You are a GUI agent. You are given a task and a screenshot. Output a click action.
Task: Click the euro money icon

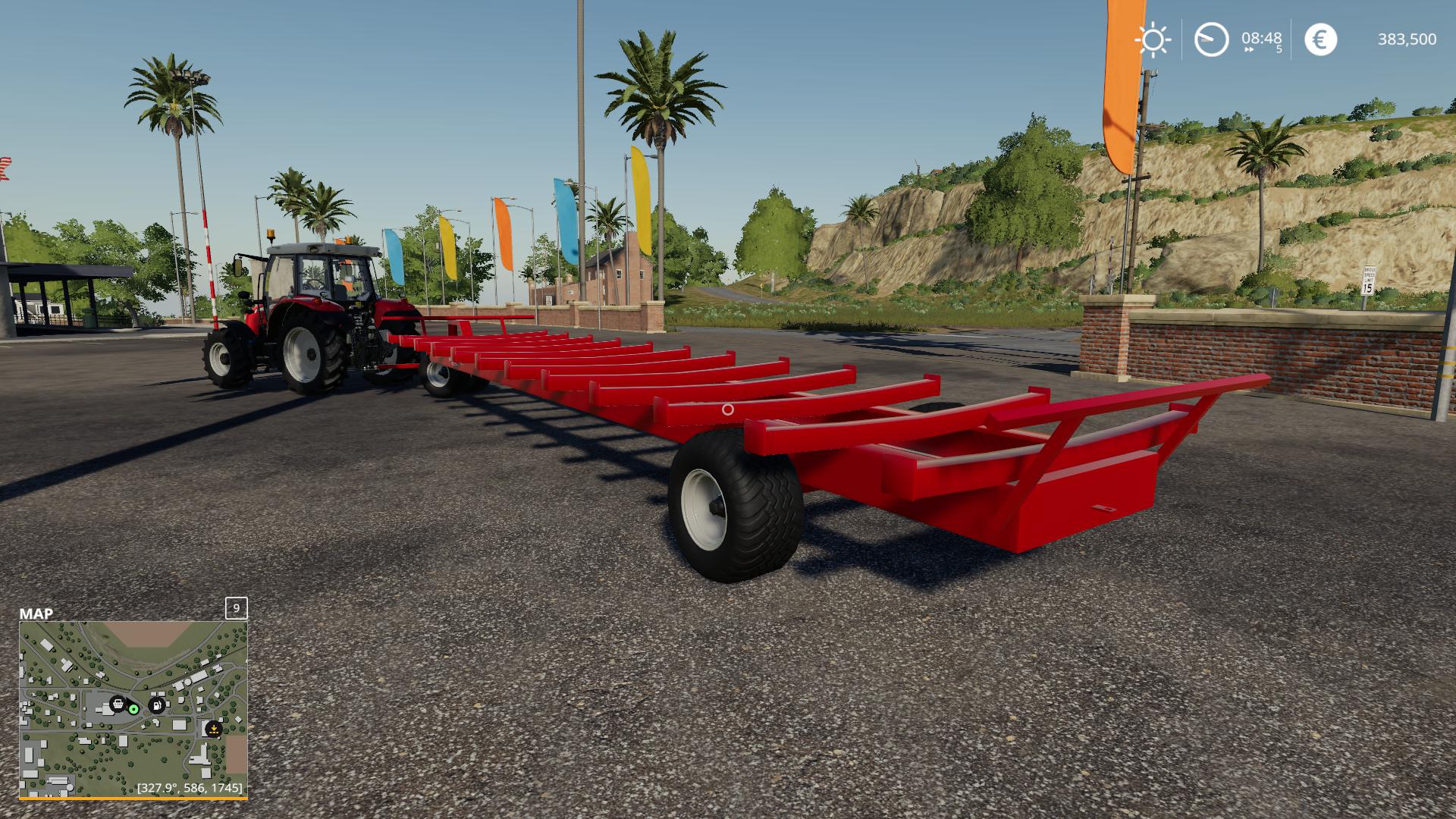click(x=1320, y=39)
